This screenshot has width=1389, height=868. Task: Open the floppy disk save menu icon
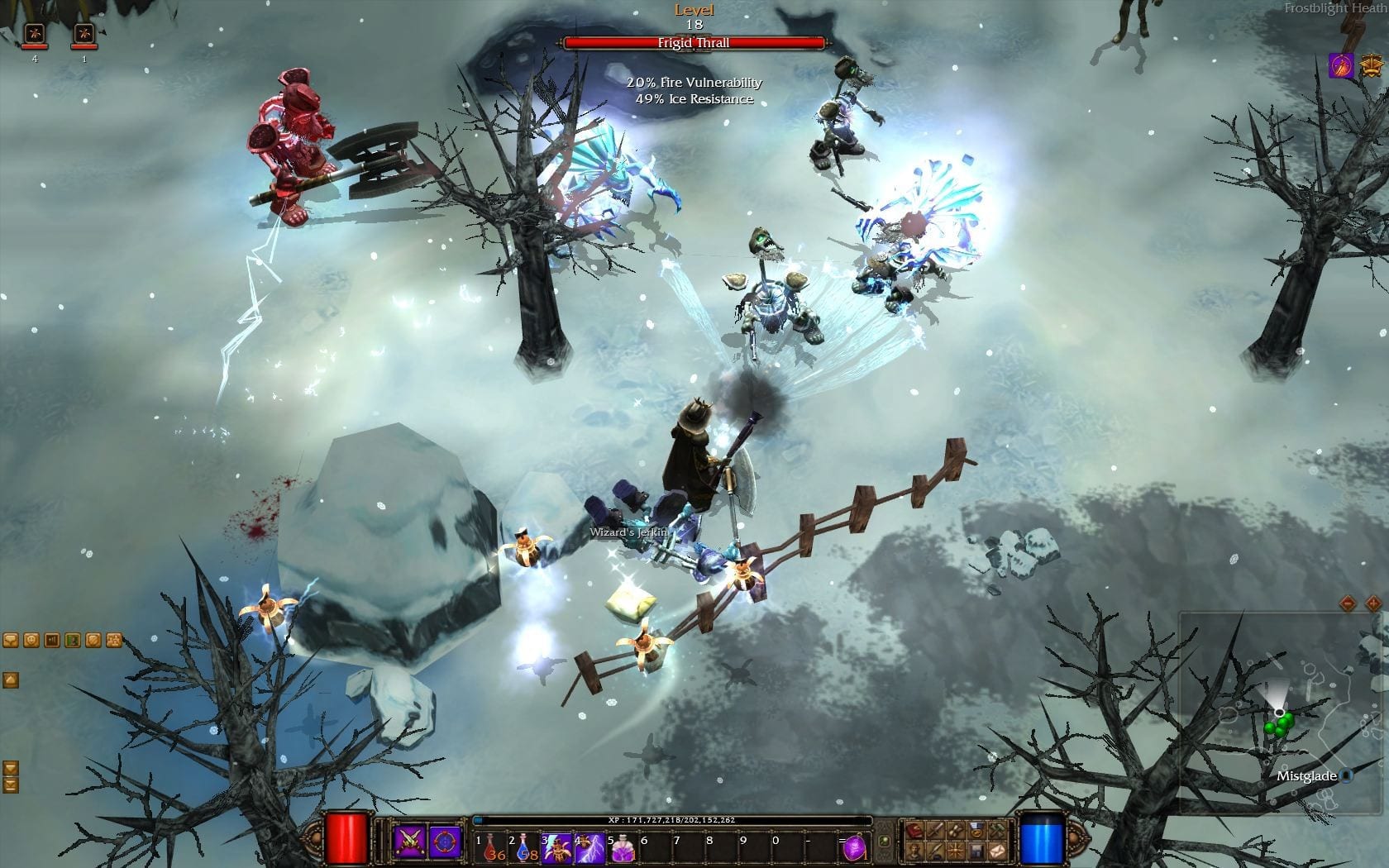[x=977, y=850]
